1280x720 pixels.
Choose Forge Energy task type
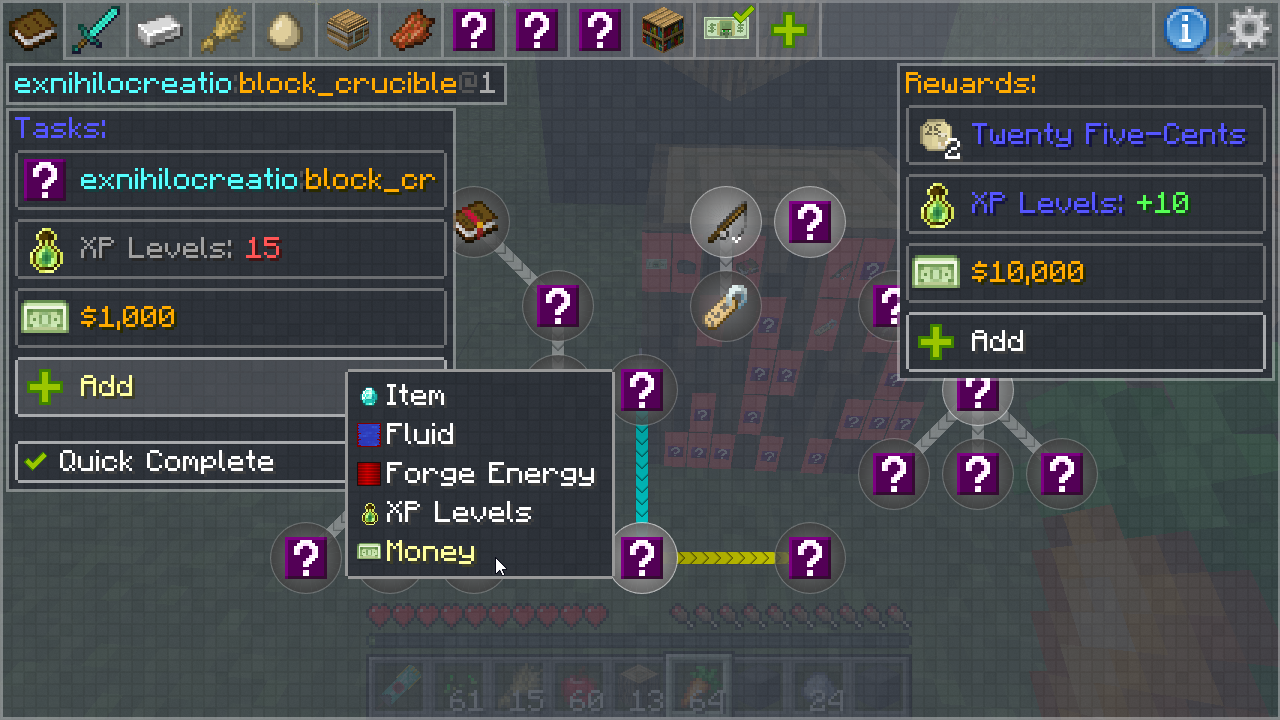pyautogui.click(x=488, y=474)
